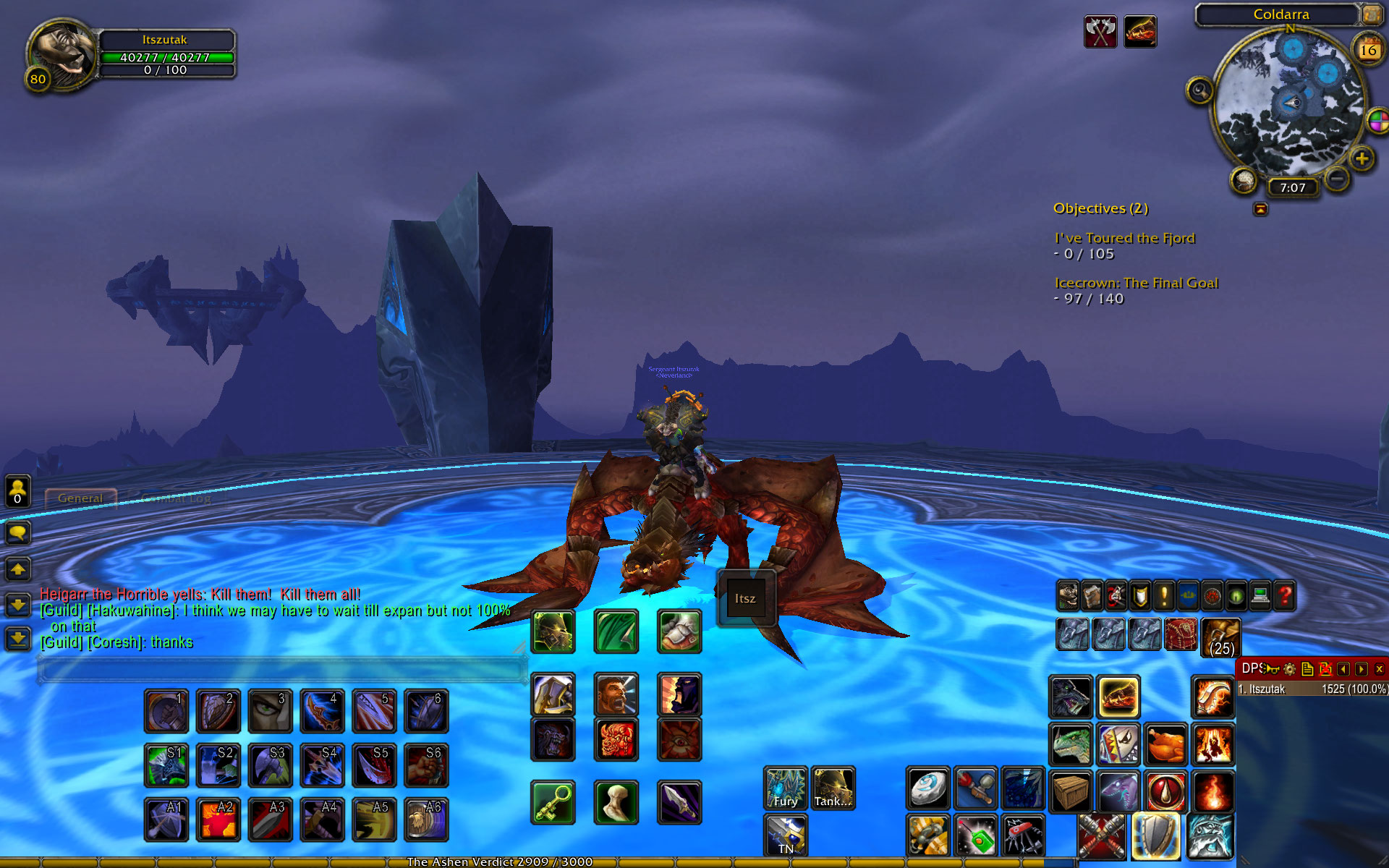Switch to the General chat tab

pyautogui.click(x=80, y=498)
